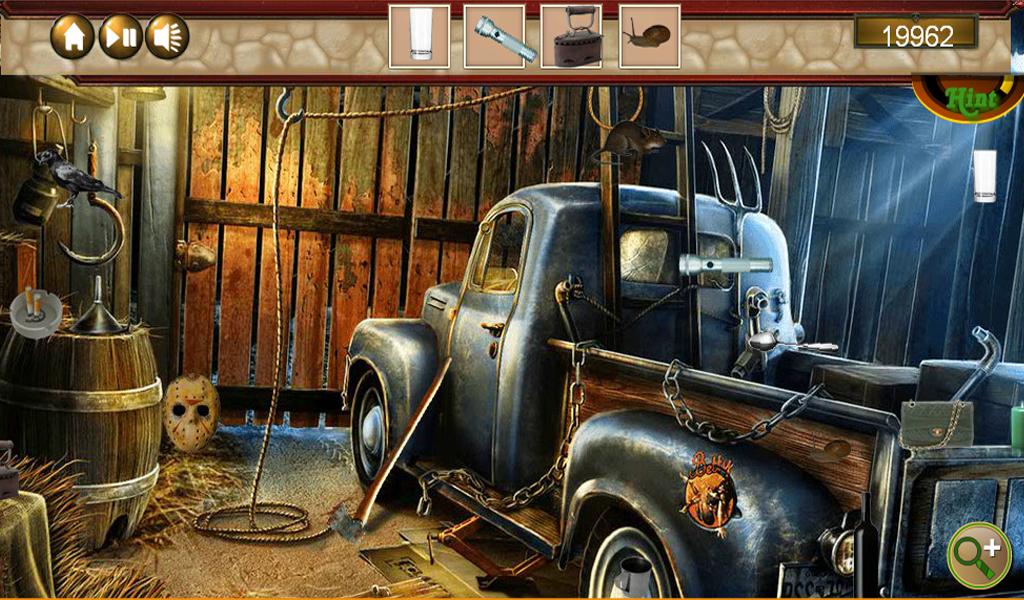This screenshot has height=600, width=1024.
Task: Select the snail item slot
Action: (x=649, y=37)
